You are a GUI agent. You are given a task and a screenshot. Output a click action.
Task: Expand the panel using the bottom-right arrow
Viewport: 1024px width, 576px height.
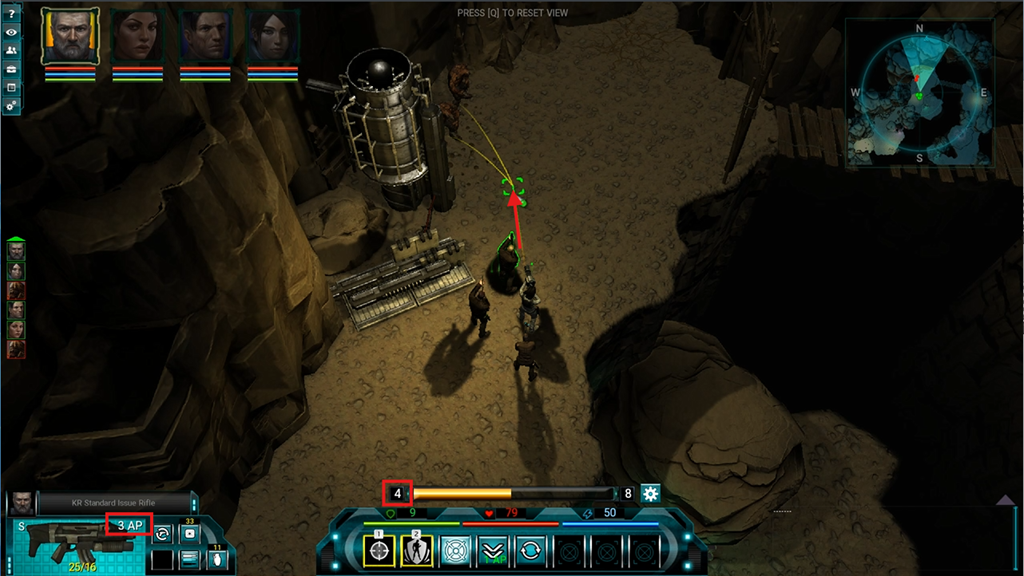coord(1005,498)
